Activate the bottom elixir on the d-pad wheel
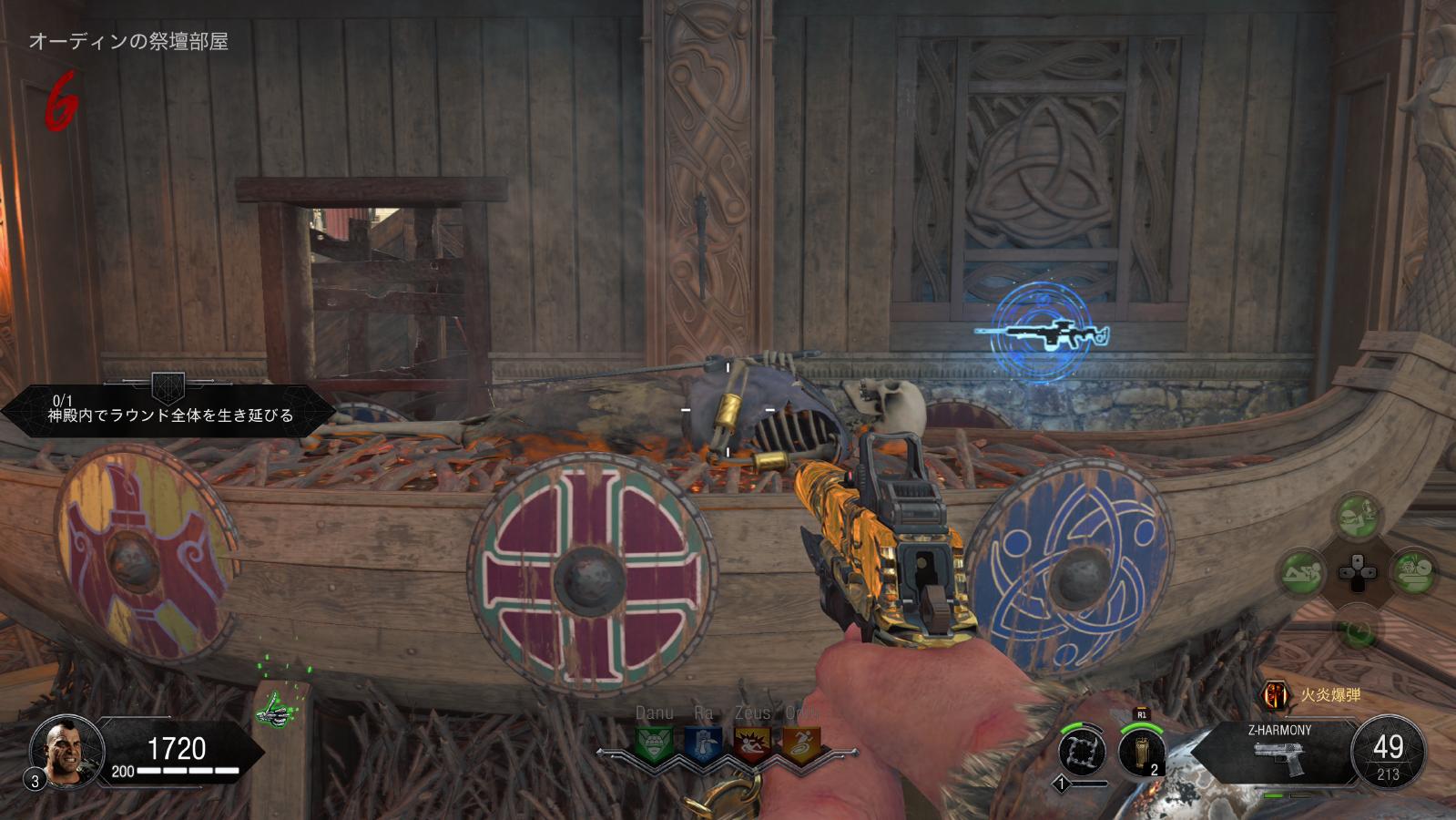 coord(1358,629)
